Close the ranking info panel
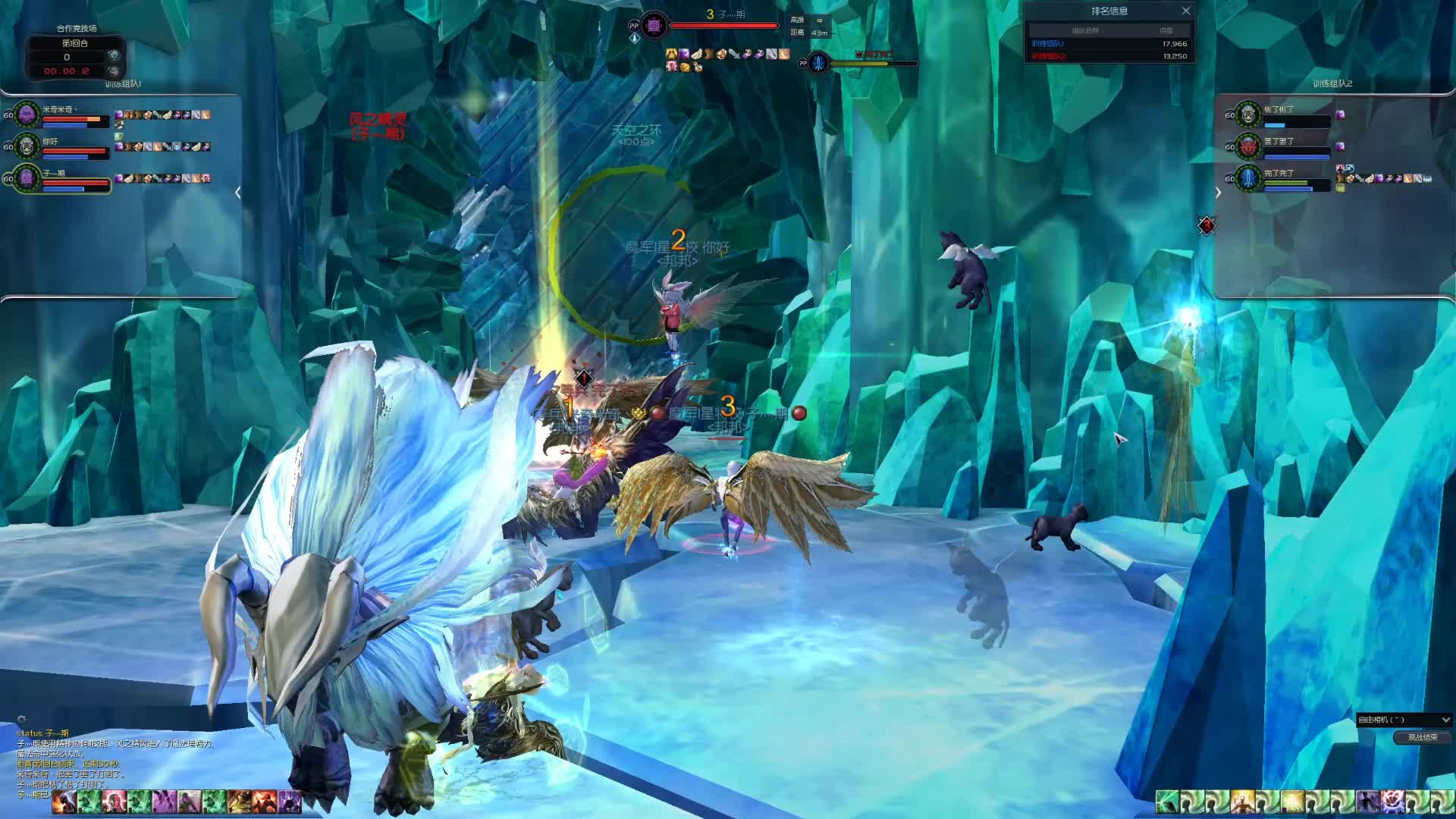The width and height of the screenshot is (1456, 819). coord(1186,11)
